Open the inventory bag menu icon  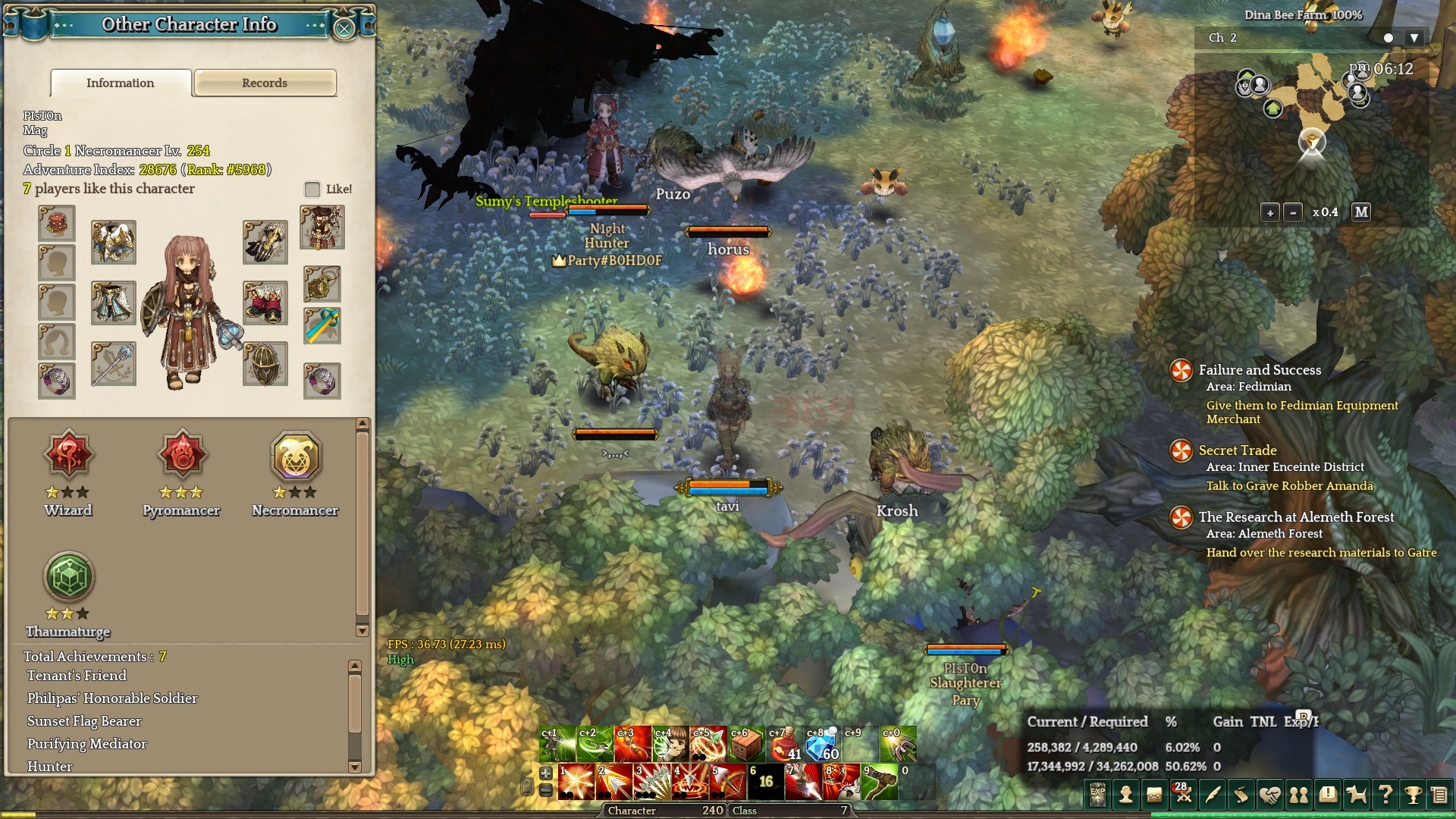tap(1154, 795)
